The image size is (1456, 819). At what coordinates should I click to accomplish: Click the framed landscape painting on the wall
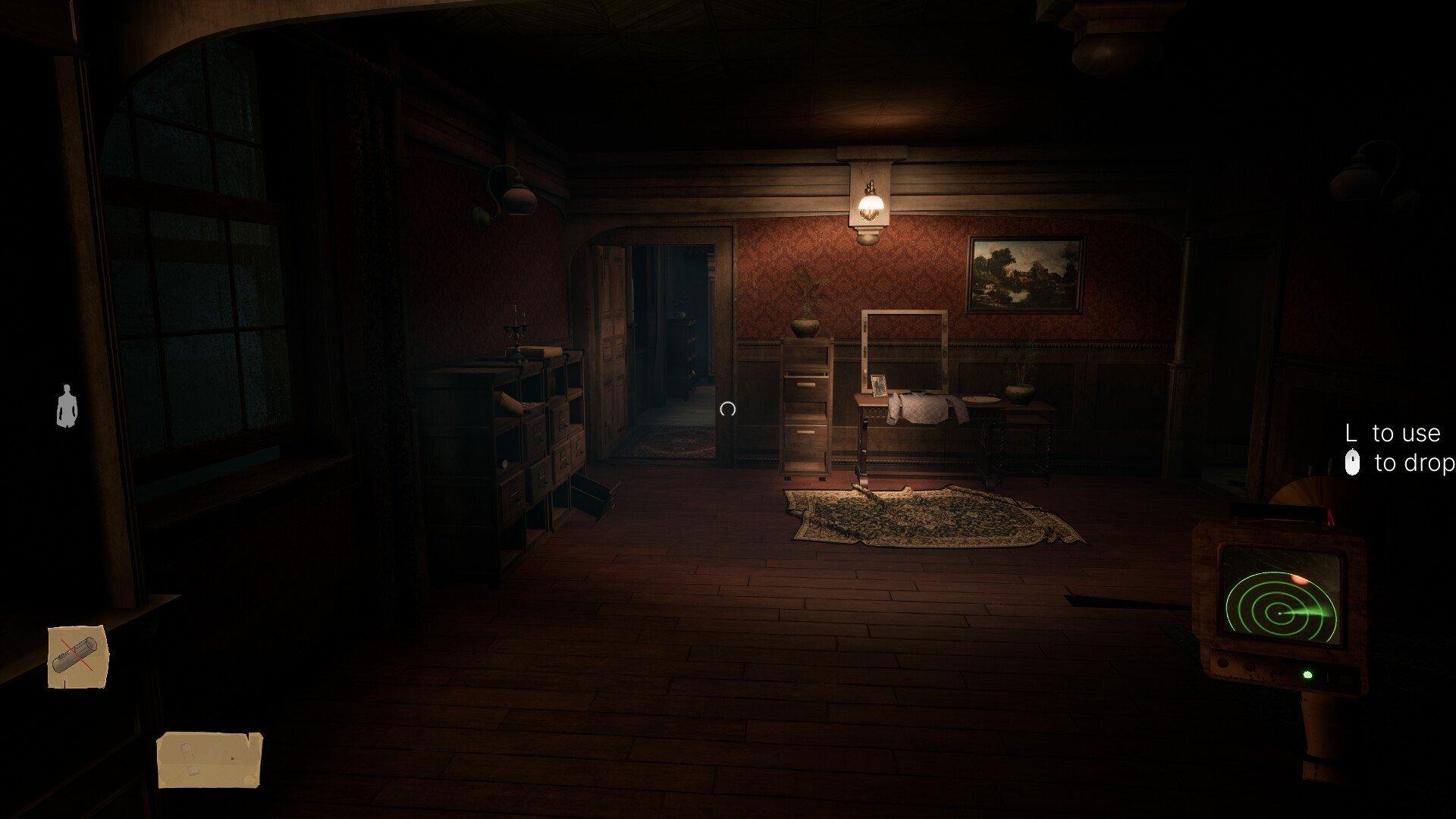1025,273
